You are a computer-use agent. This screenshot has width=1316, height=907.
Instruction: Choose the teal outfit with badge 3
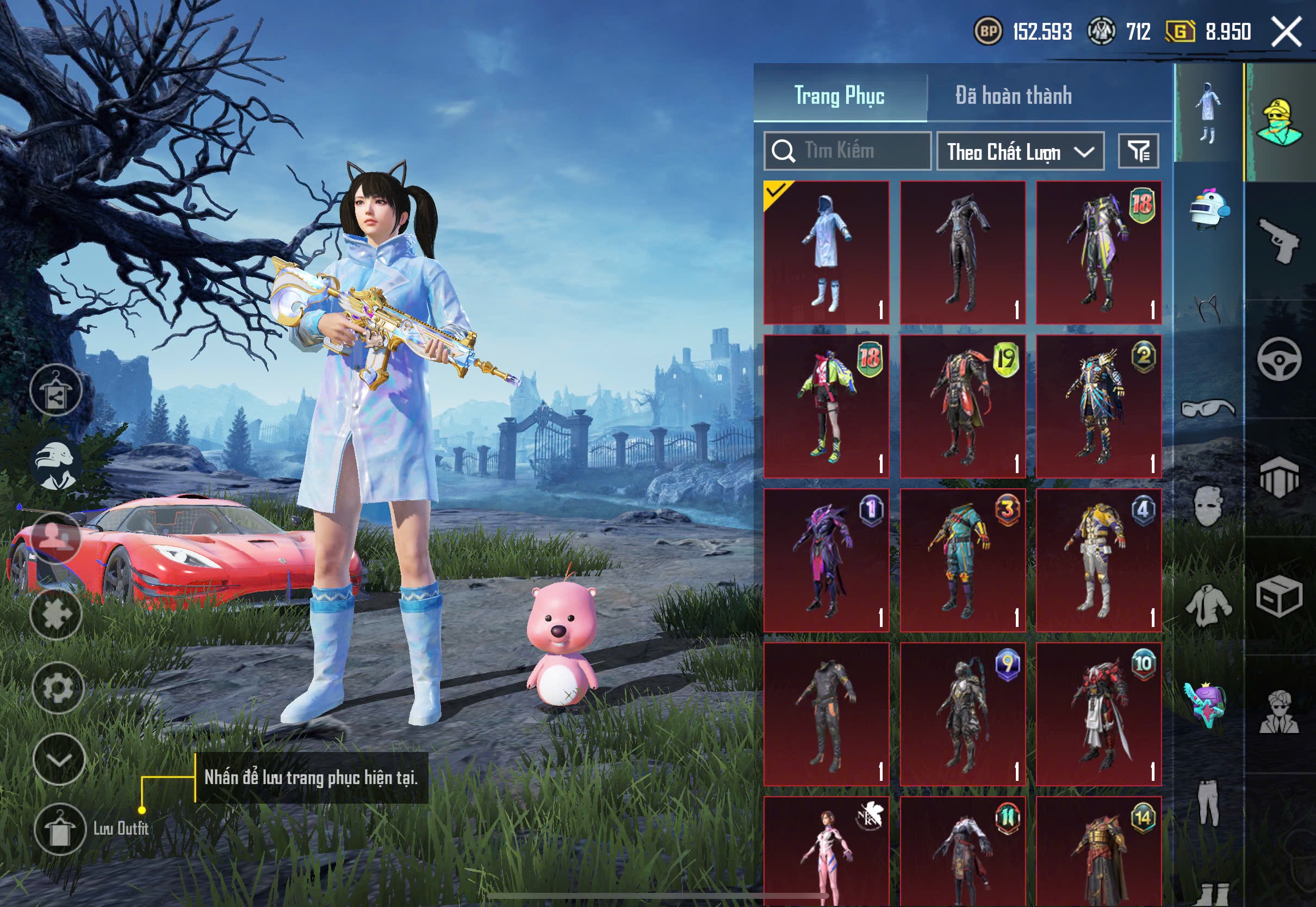tap(963, 560)
